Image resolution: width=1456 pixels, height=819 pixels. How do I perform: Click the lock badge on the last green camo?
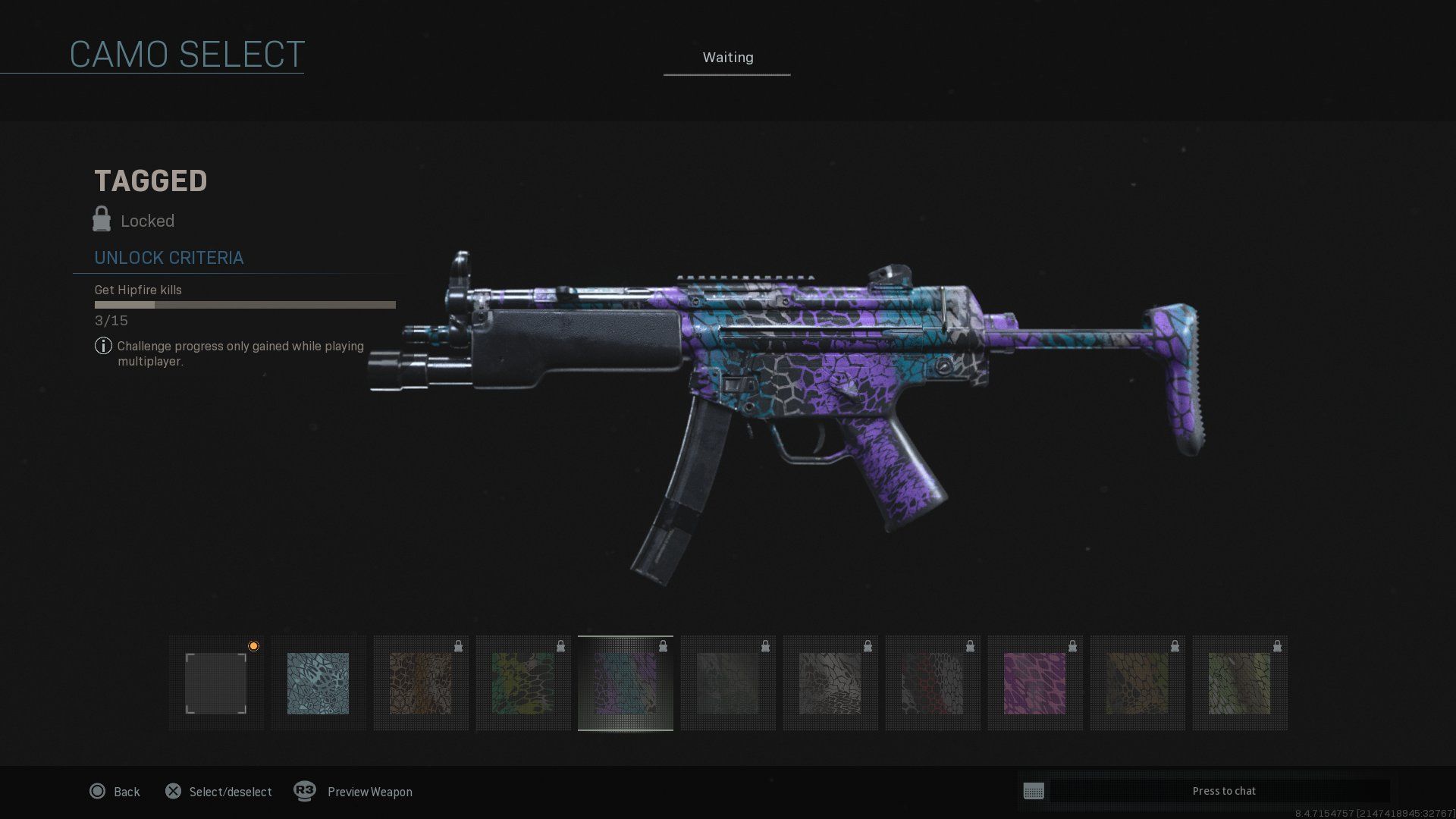coord(1277,645)
